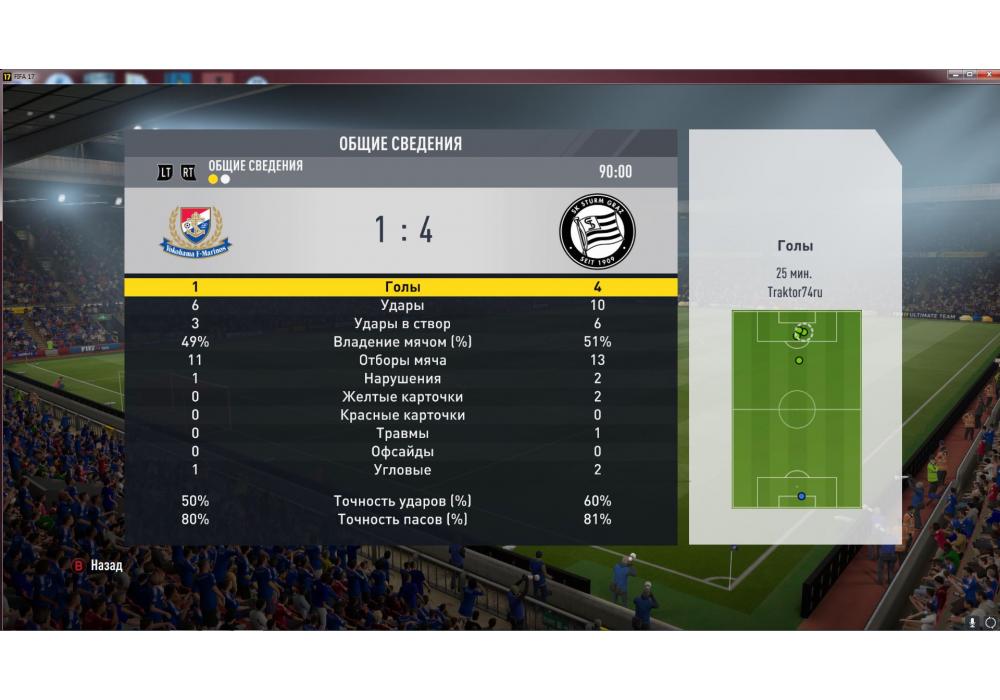1000x700 pixels.
Task: Select the Желтые карточки row
Action: (x=402, y=397)
